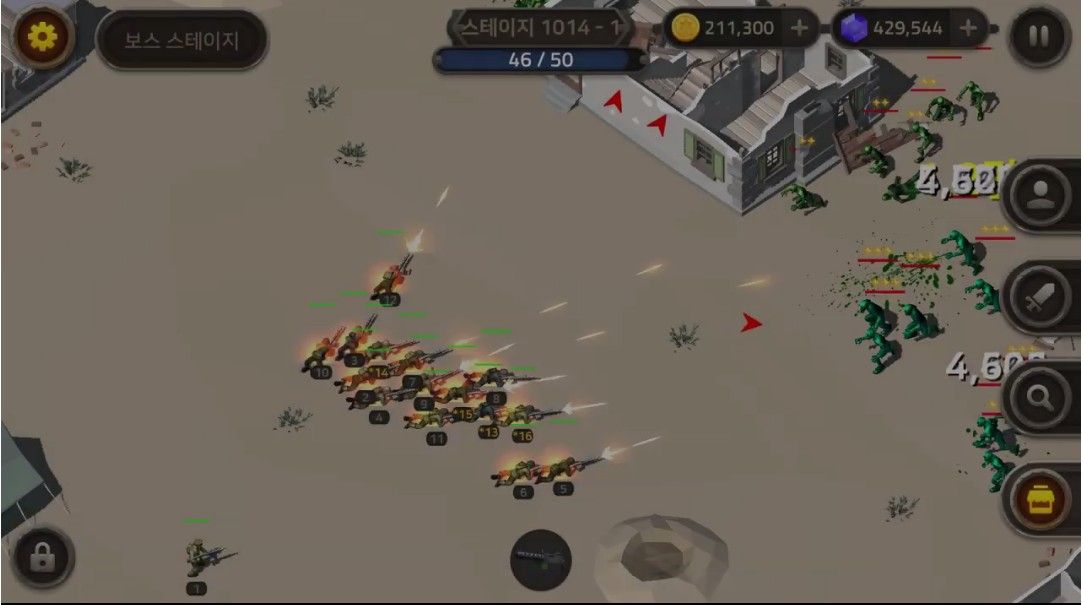
Task: Open the treasure chest shop
Action: tap(1039, 499)
